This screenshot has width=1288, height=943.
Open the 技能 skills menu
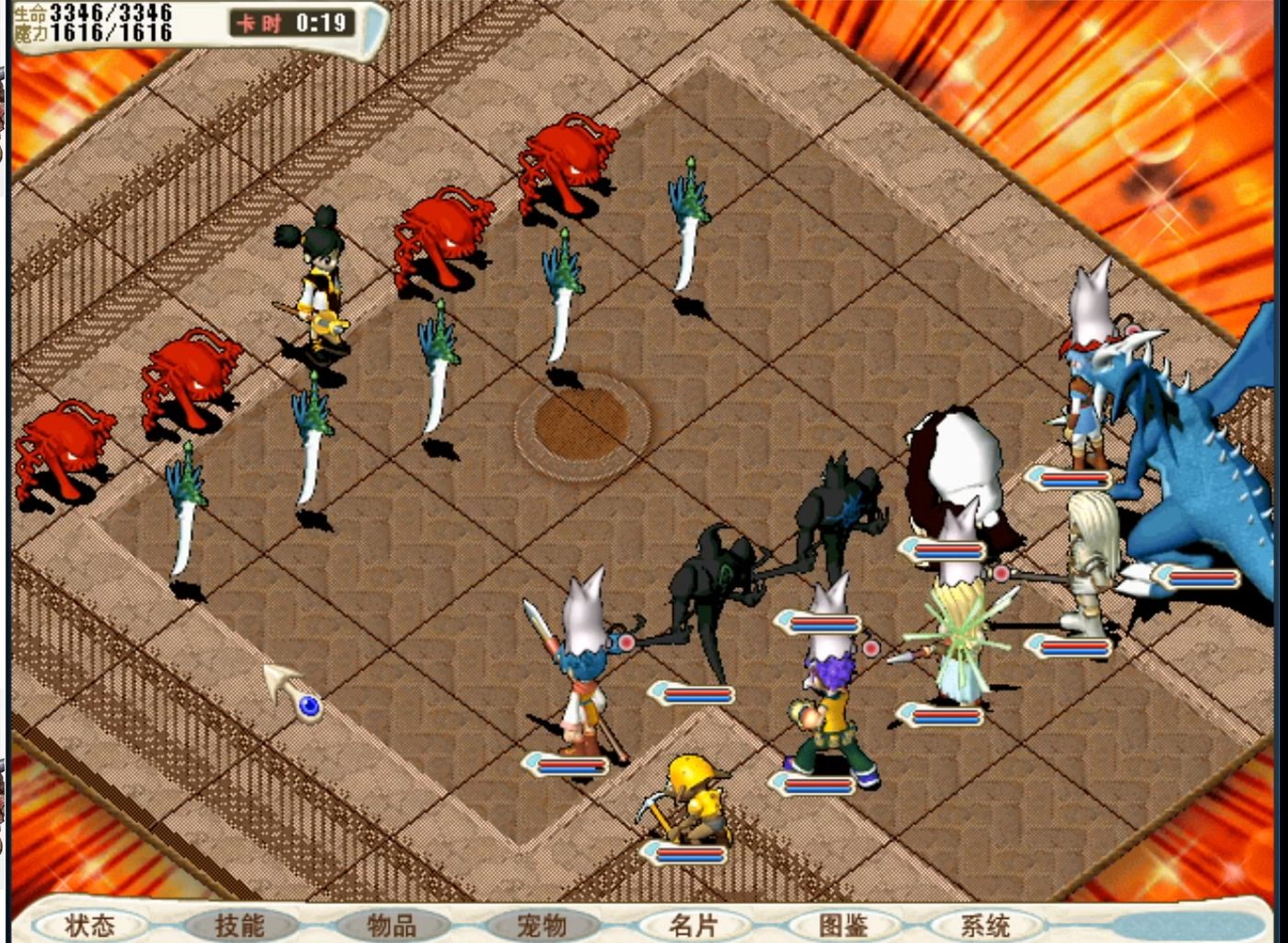pos(240,925)
